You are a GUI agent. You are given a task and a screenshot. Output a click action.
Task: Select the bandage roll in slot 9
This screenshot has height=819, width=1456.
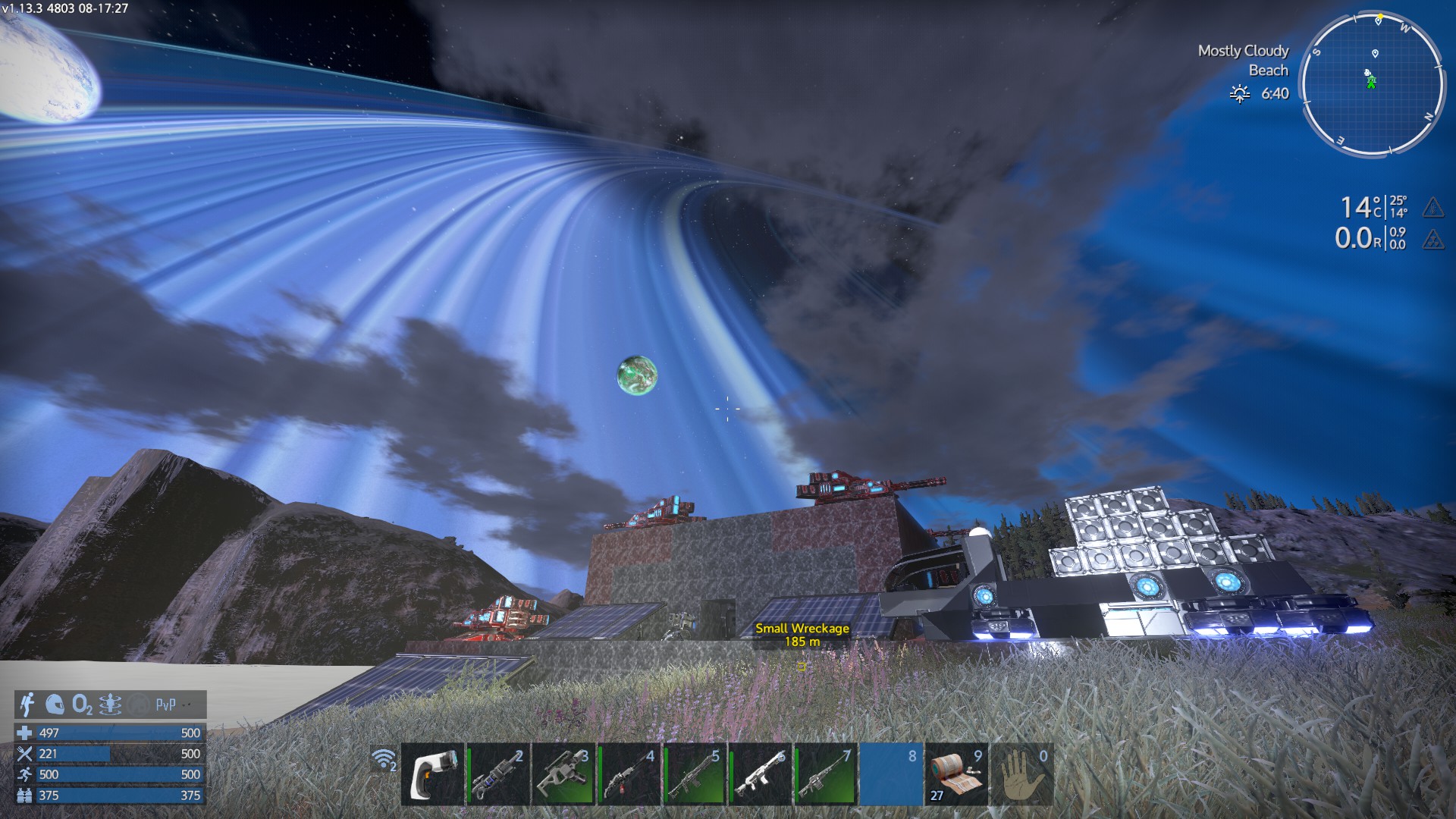(956, 774)
